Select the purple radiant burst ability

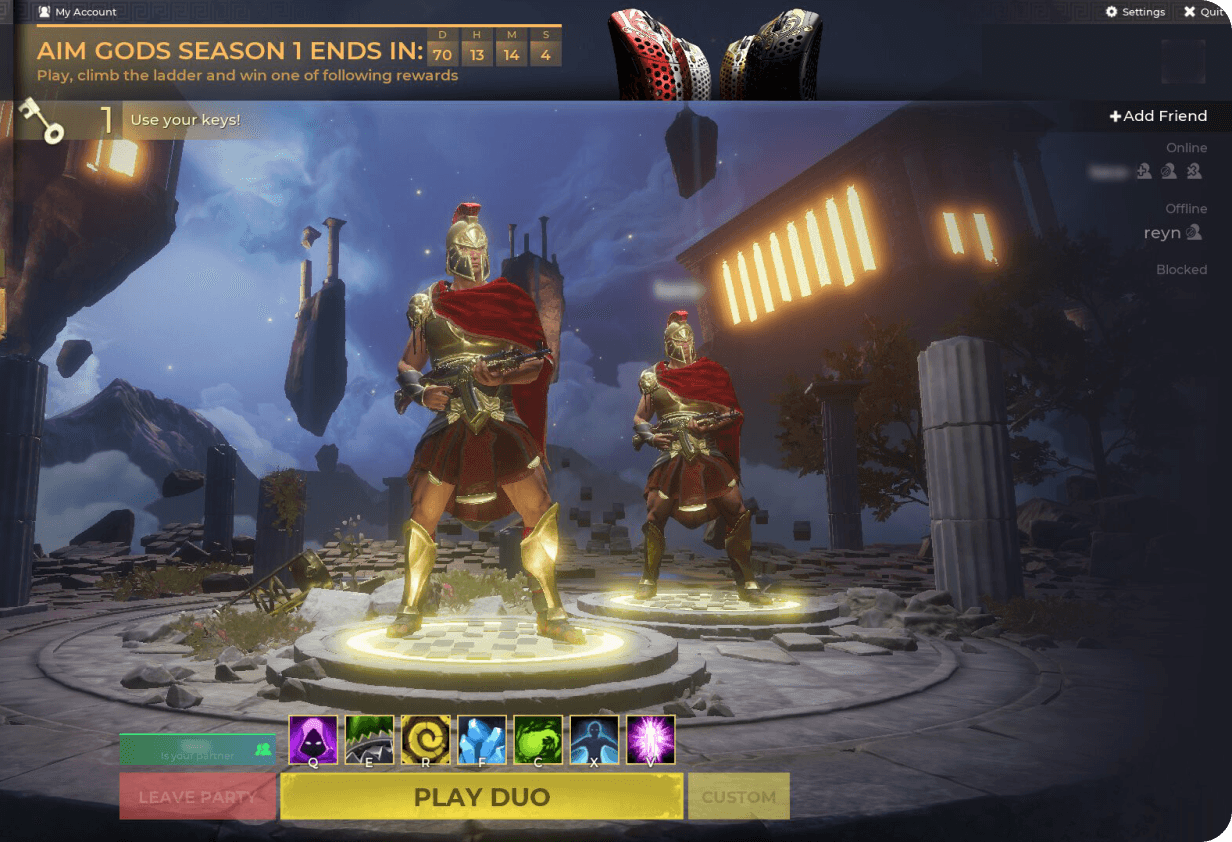(x=651, y=740)
